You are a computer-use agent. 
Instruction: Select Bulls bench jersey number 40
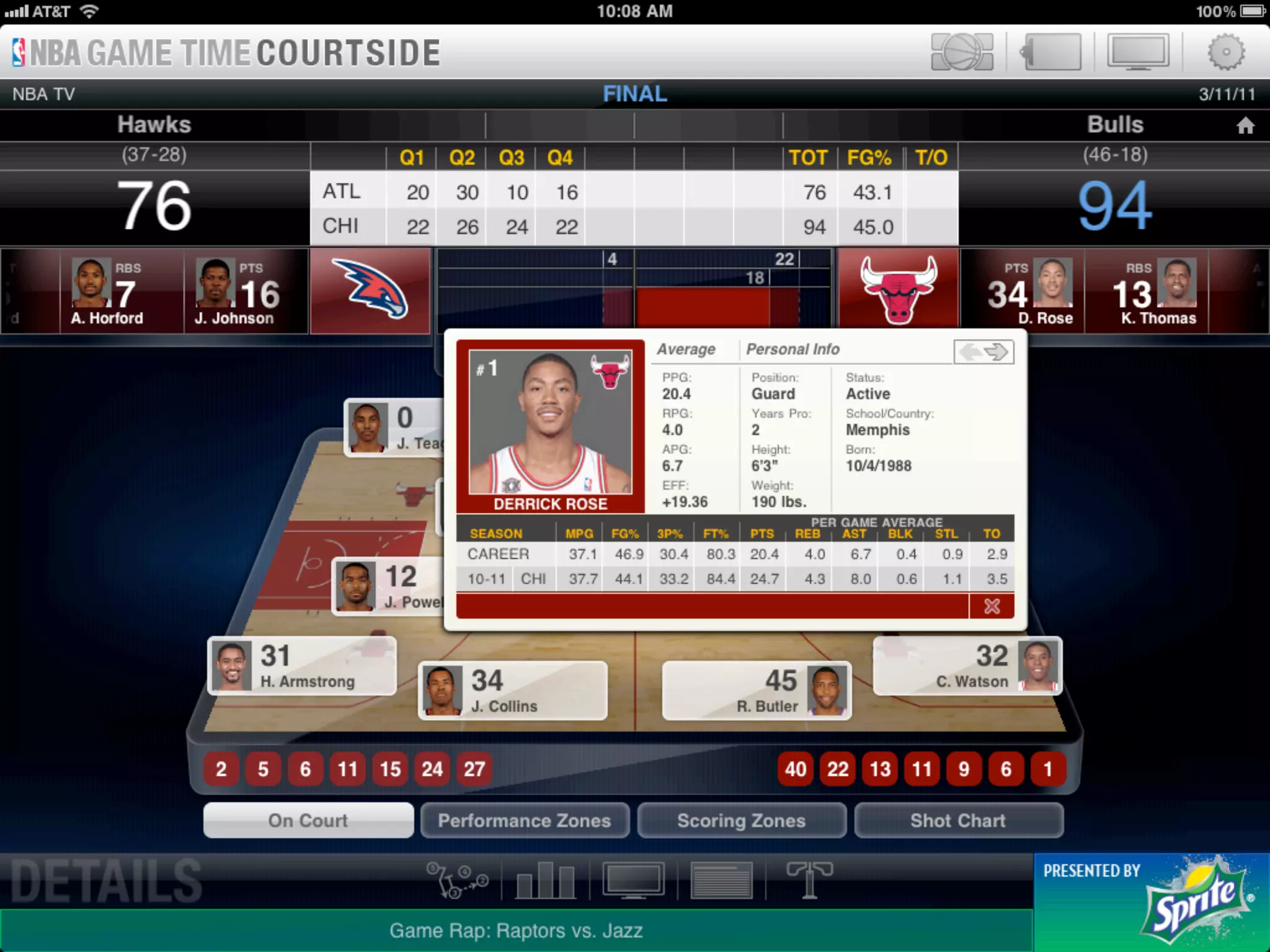pyautogui.click(x=796, y=769)
